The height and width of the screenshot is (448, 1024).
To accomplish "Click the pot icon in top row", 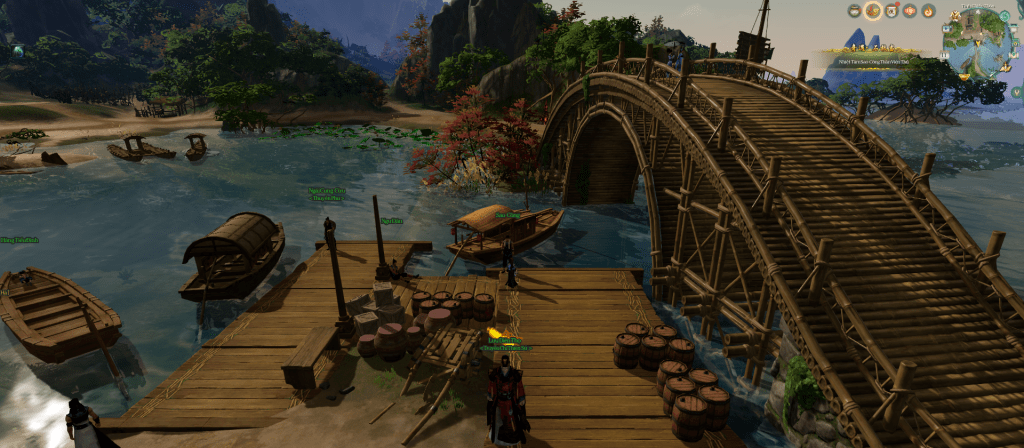I will tap(854, 11).
